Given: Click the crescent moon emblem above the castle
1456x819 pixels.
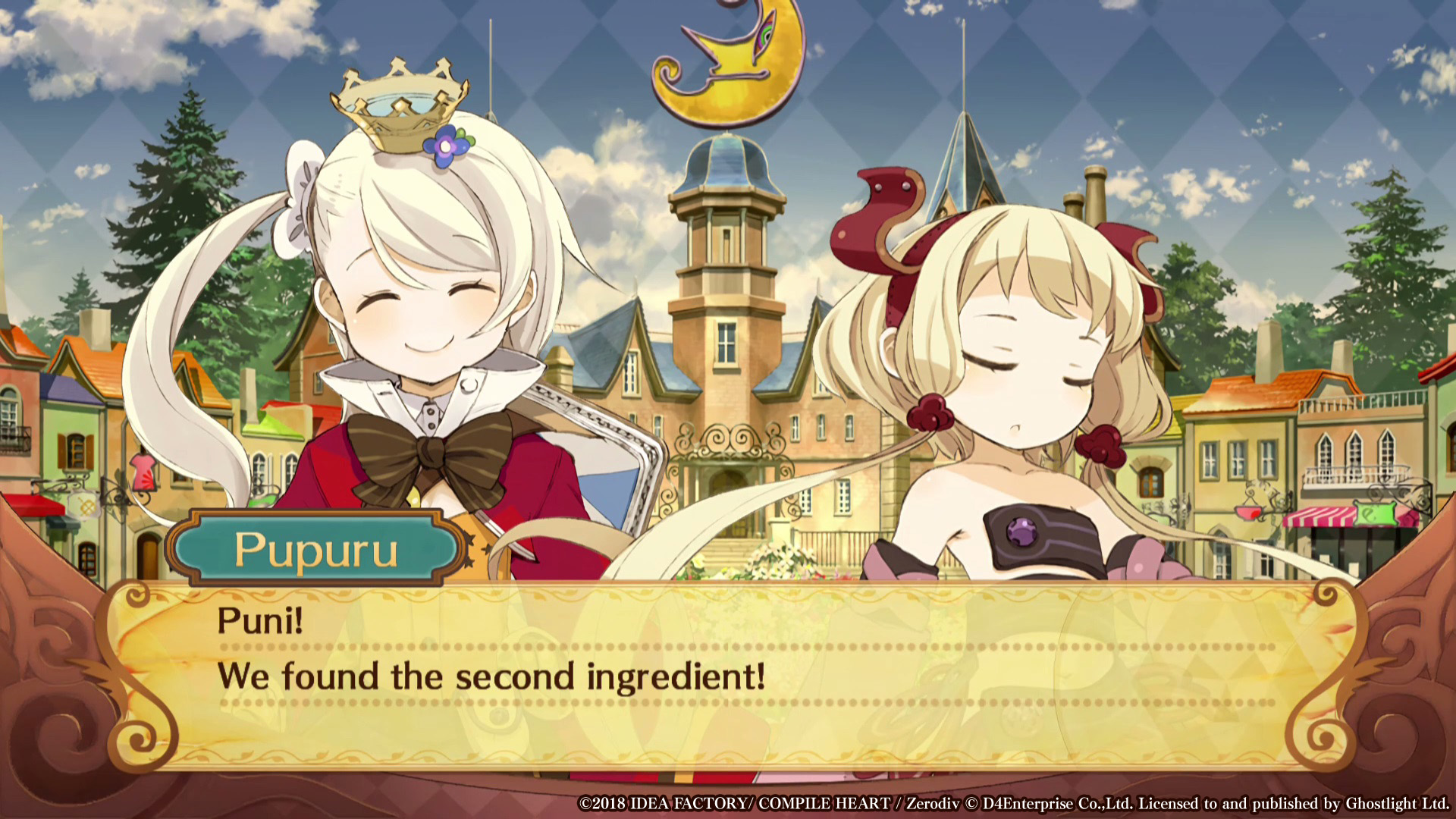Looking at the screenshot, I should [728, 61].
